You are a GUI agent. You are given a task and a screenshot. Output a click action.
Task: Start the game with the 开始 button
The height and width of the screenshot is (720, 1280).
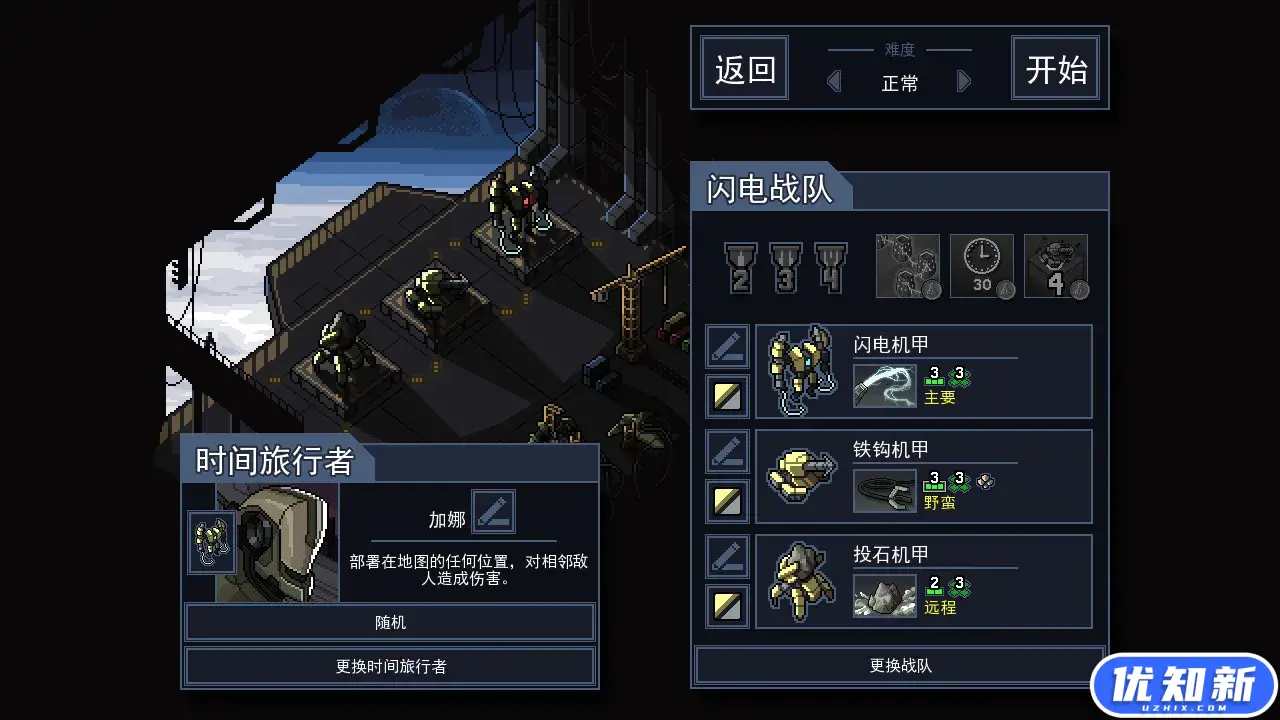pos(1055,67)
